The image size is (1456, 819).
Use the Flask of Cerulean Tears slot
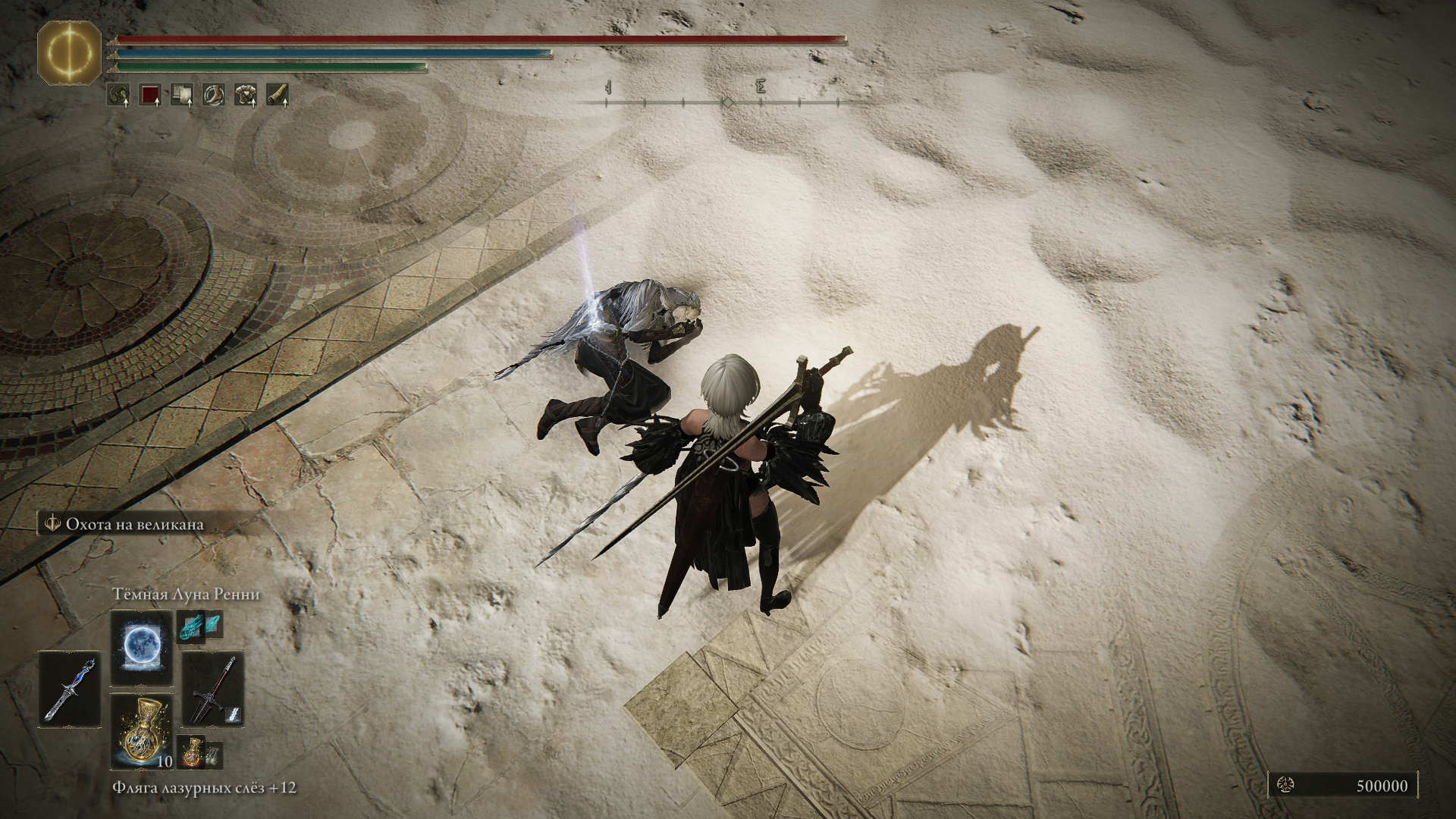[x=141, y=732]
